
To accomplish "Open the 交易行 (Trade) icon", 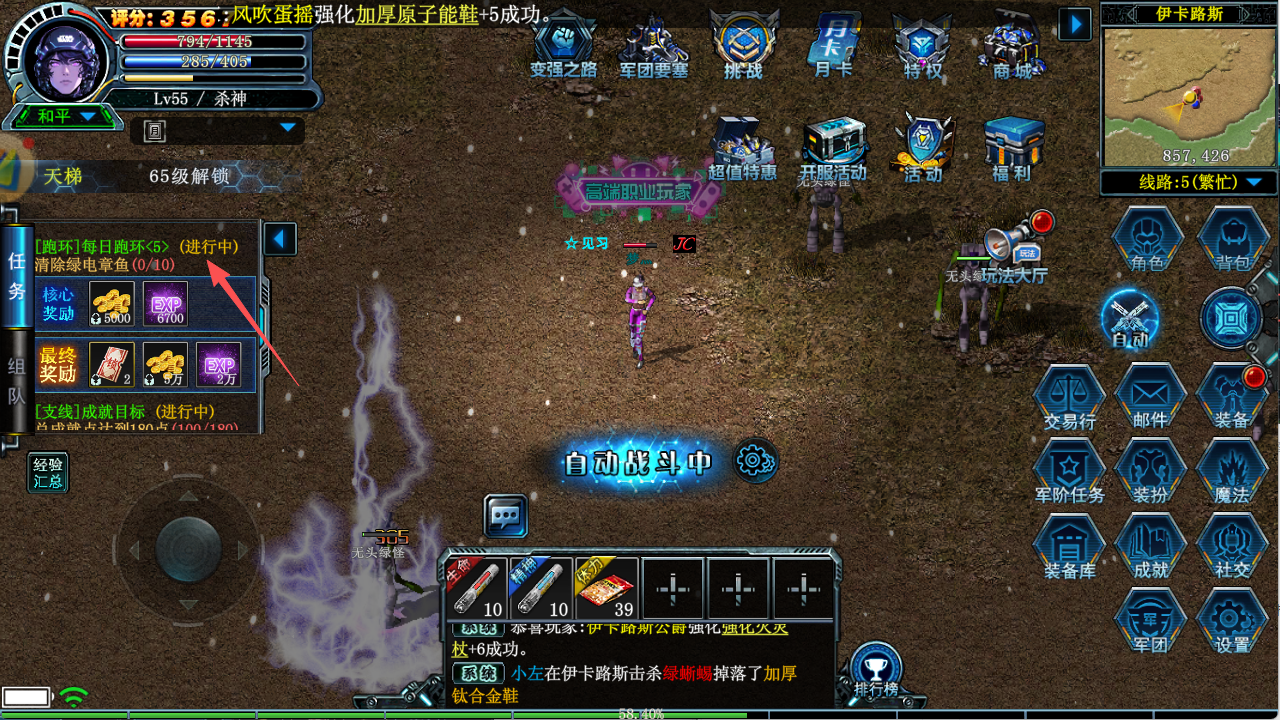I will point(1069,393).
